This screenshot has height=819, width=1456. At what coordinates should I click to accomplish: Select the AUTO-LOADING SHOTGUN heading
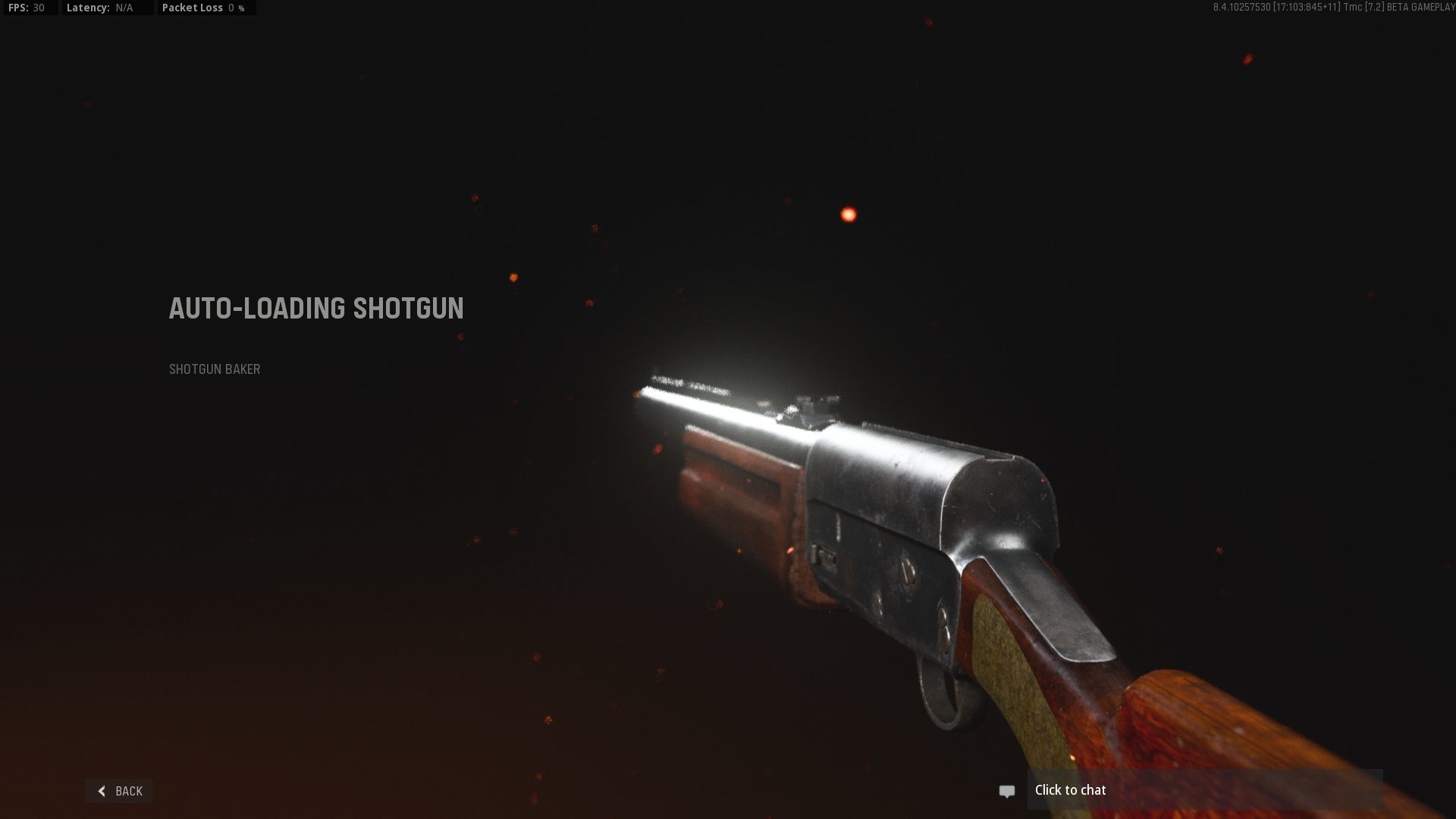(315, 309)
